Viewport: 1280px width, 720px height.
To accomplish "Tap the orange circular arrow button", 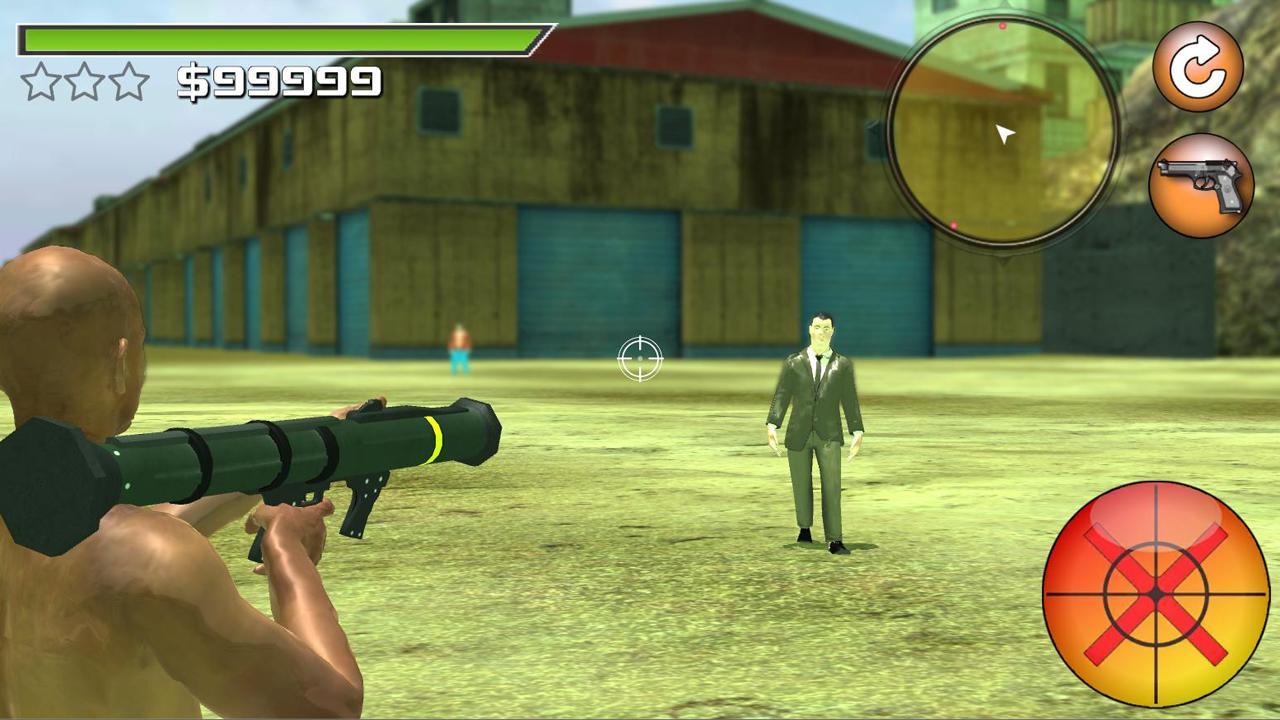I will point(1198,68).
